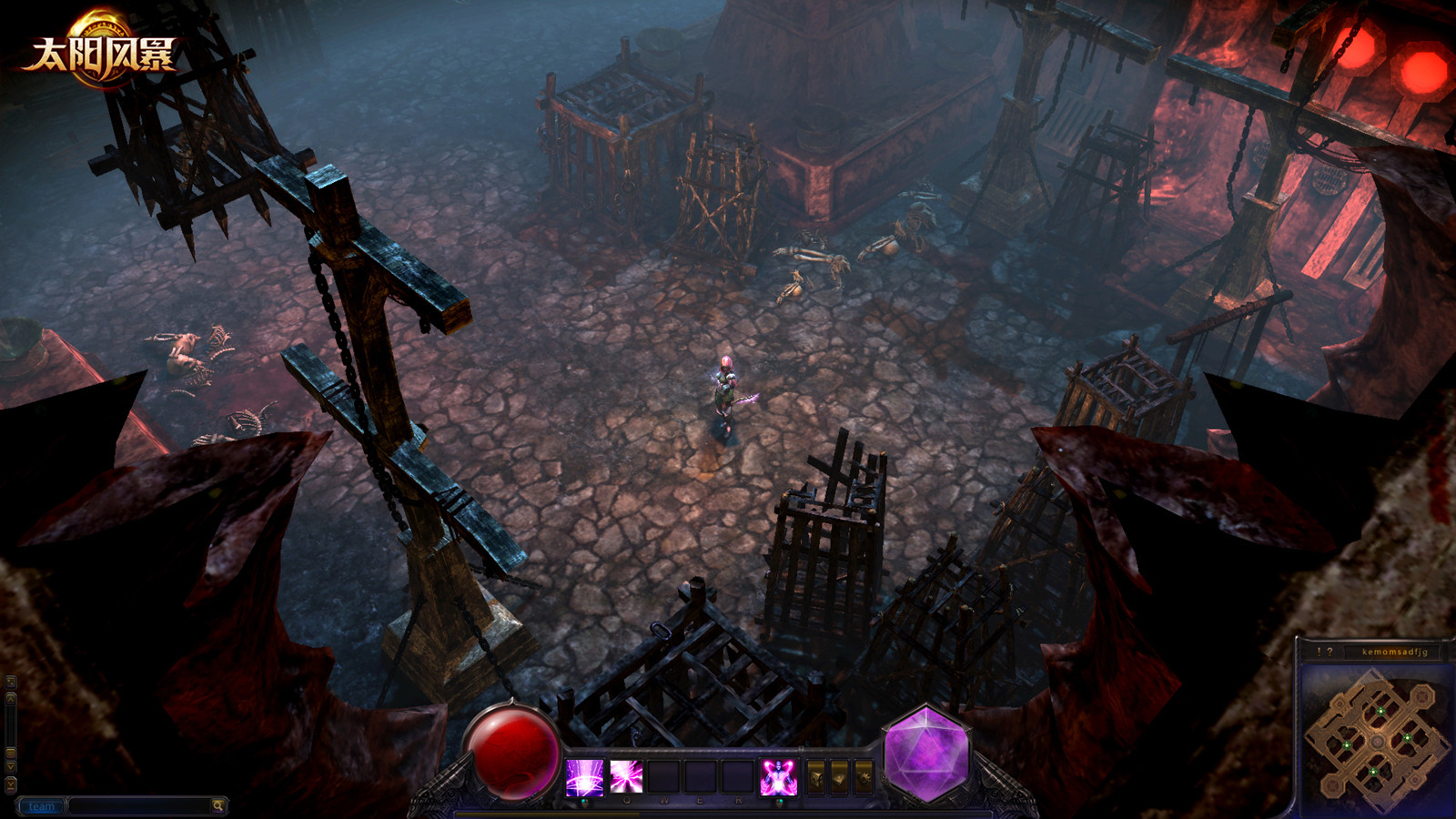Activate the purple light-burst skill icon
1456x819 pixels.
tap(584, 778)
